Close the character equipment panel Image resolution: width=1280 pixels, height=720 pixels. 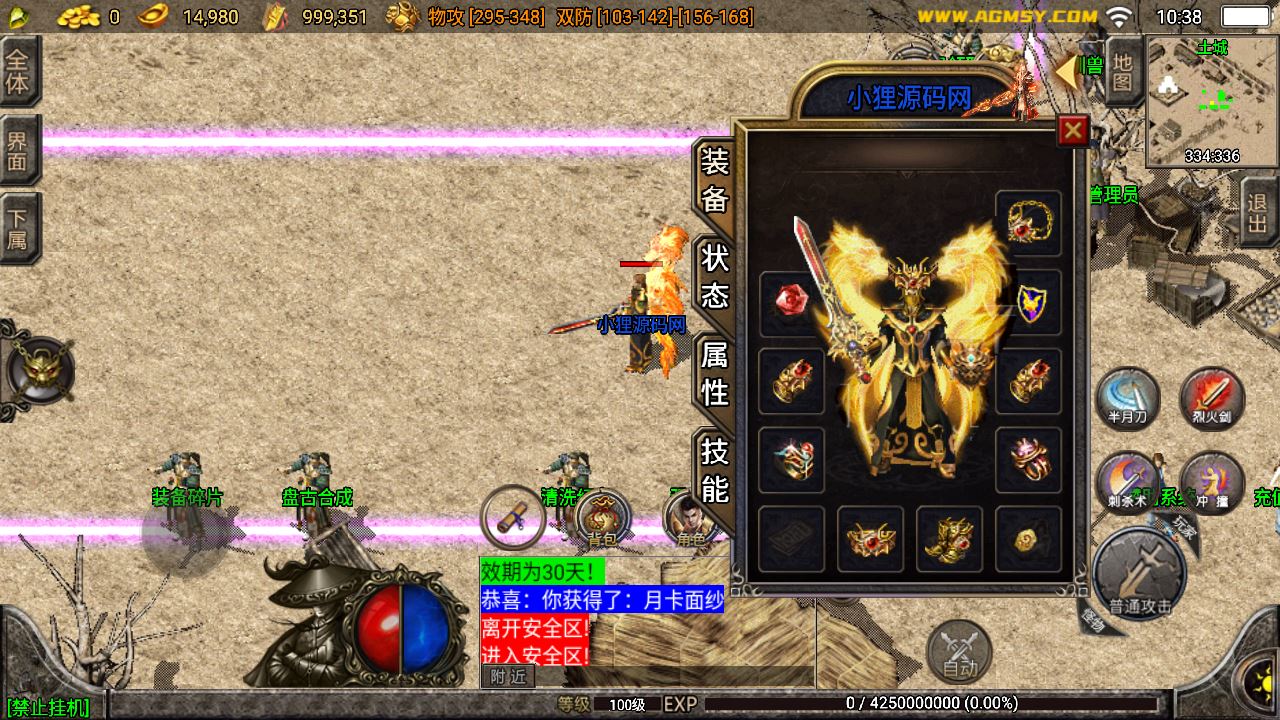click(x=1073, y=130)
